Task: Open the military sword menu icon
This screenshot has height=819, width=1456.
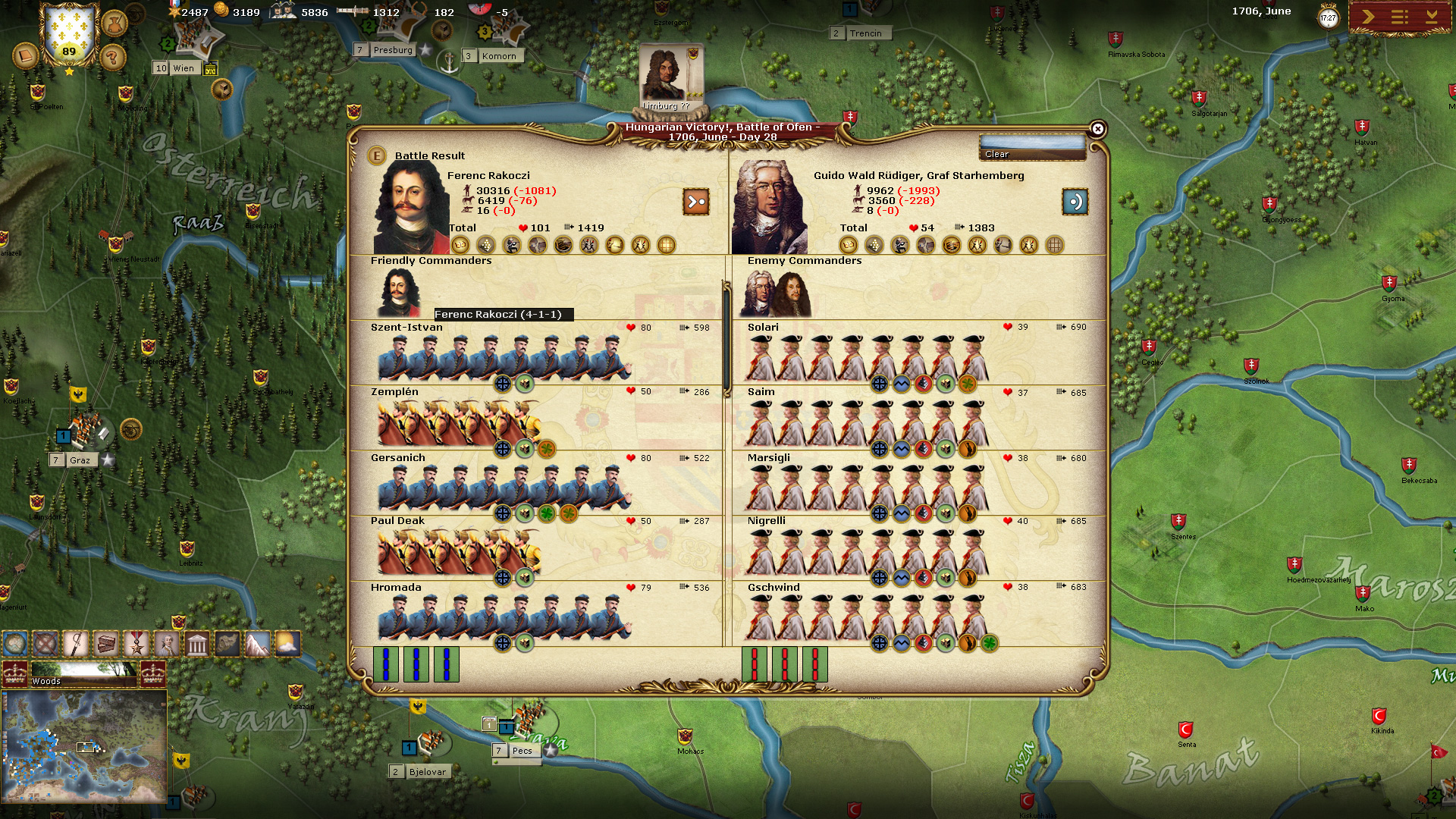Action: click(77, 644)
